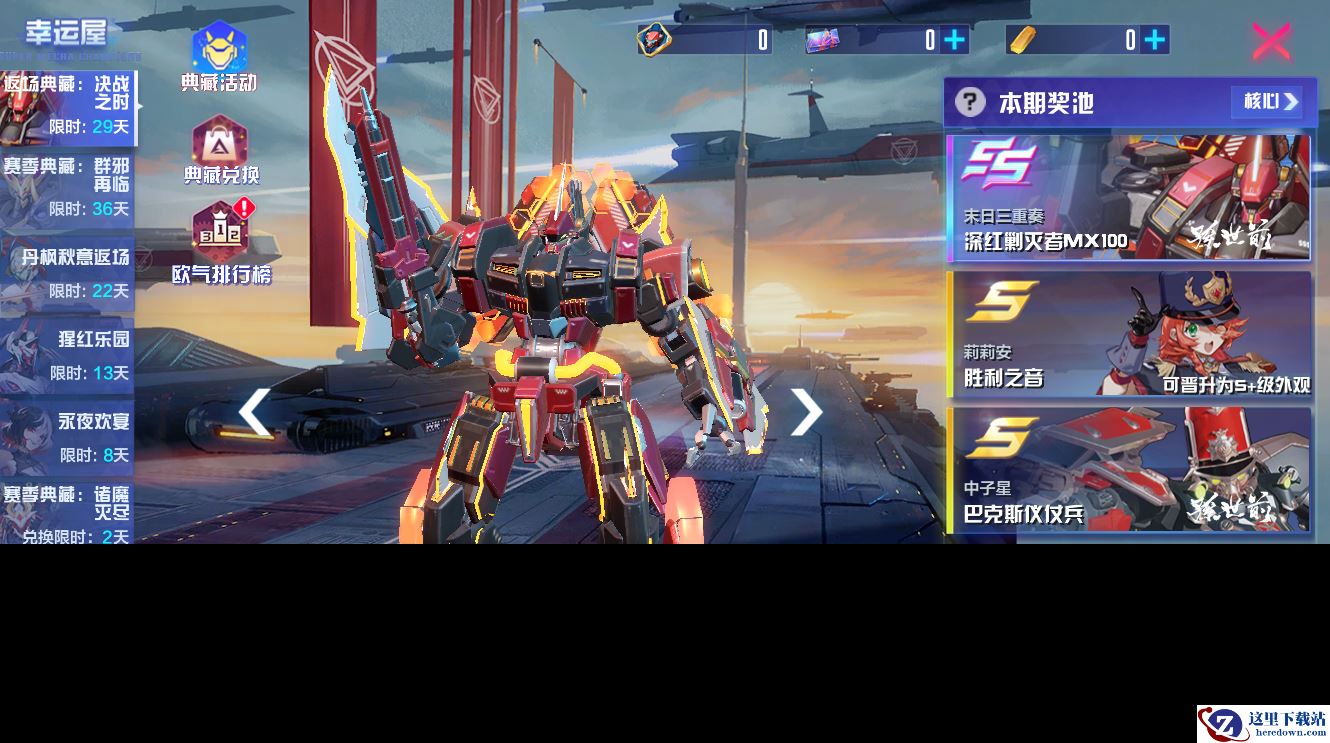The height and width of the screenshot is (743, 1330).
Task: Choose the 猩红乐园 banner tab
Action: tap(67, 355)
